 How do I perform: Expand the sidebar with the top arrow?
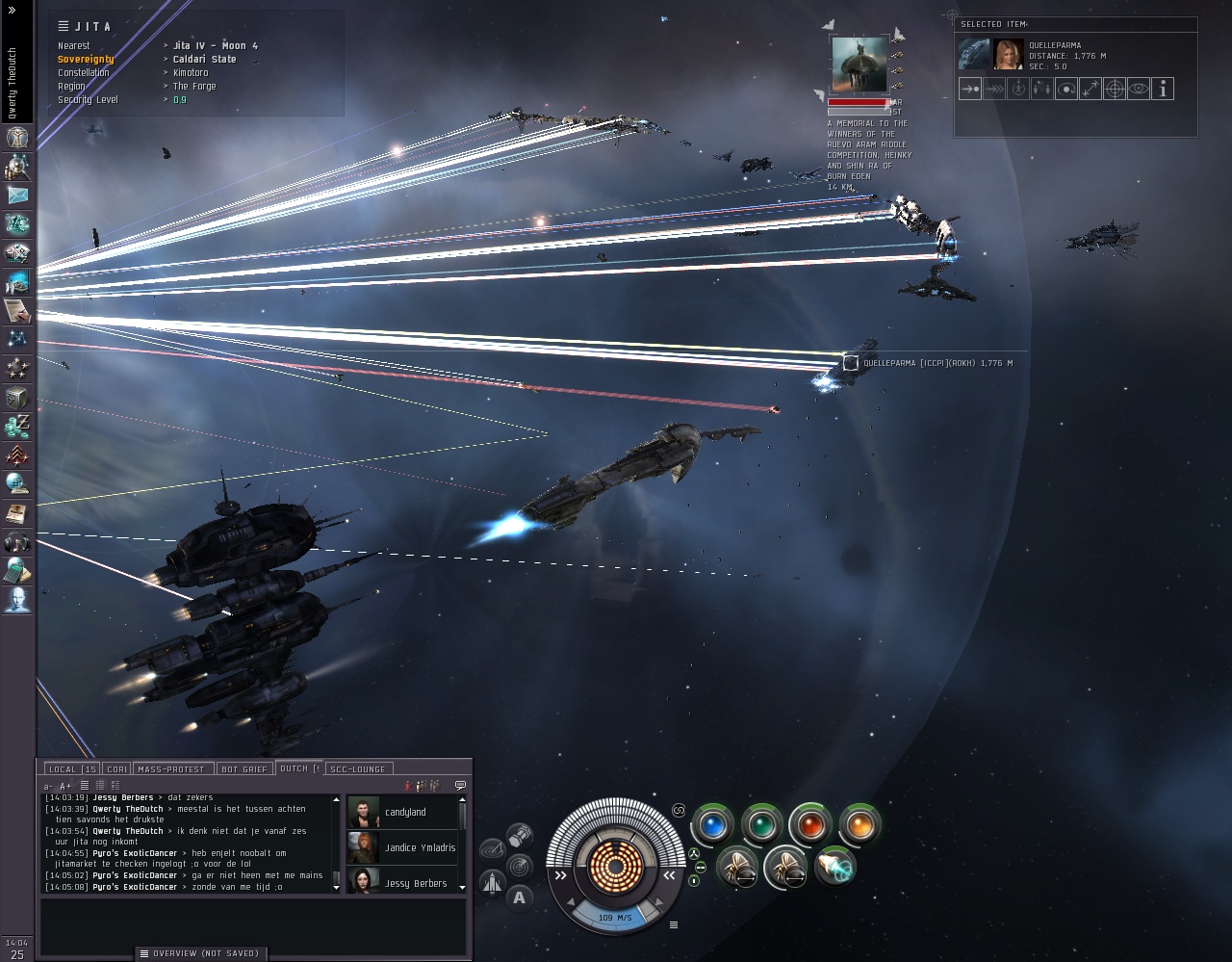13,10
